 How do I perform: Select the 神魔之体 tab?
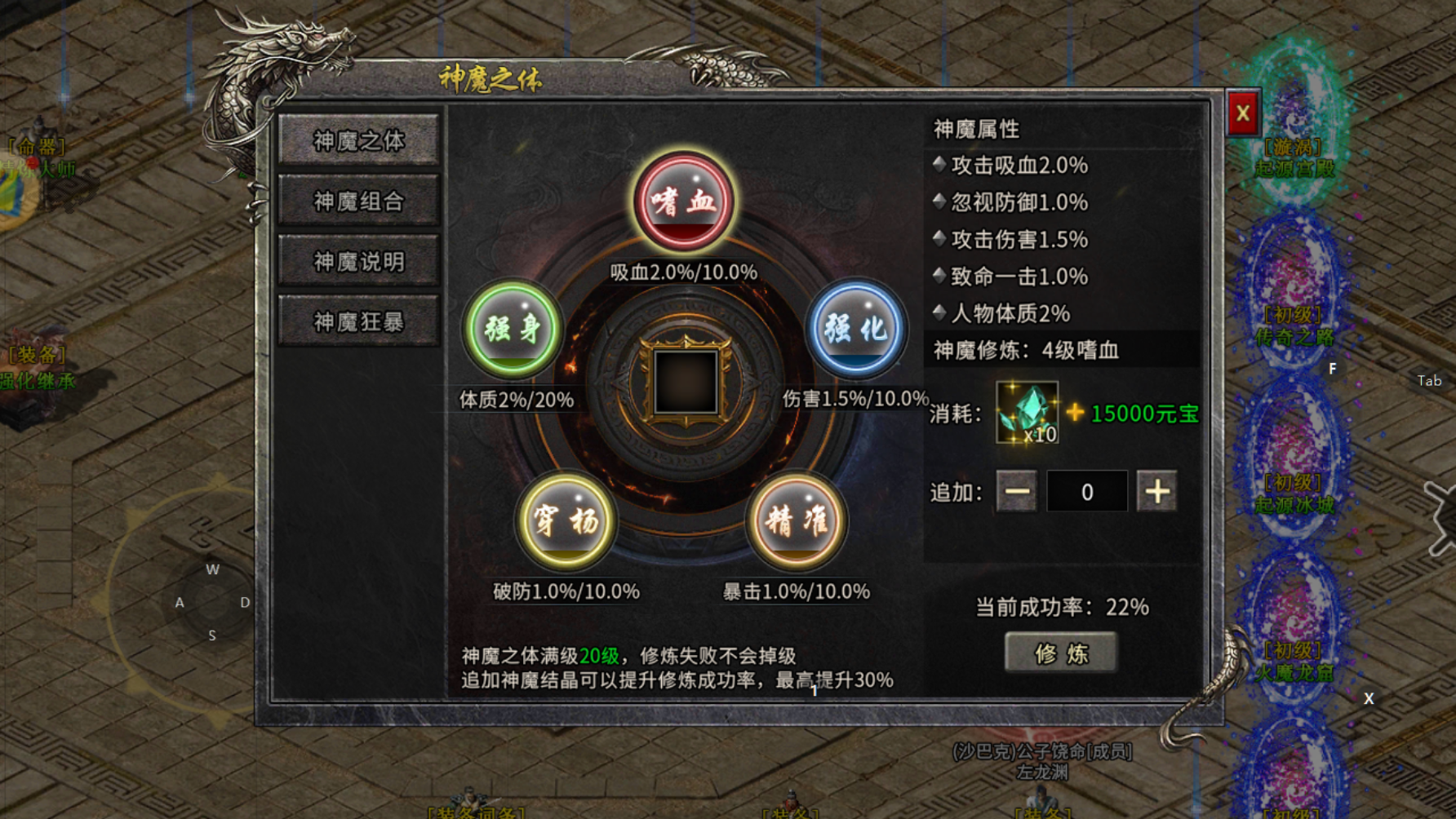pos(358,140)
